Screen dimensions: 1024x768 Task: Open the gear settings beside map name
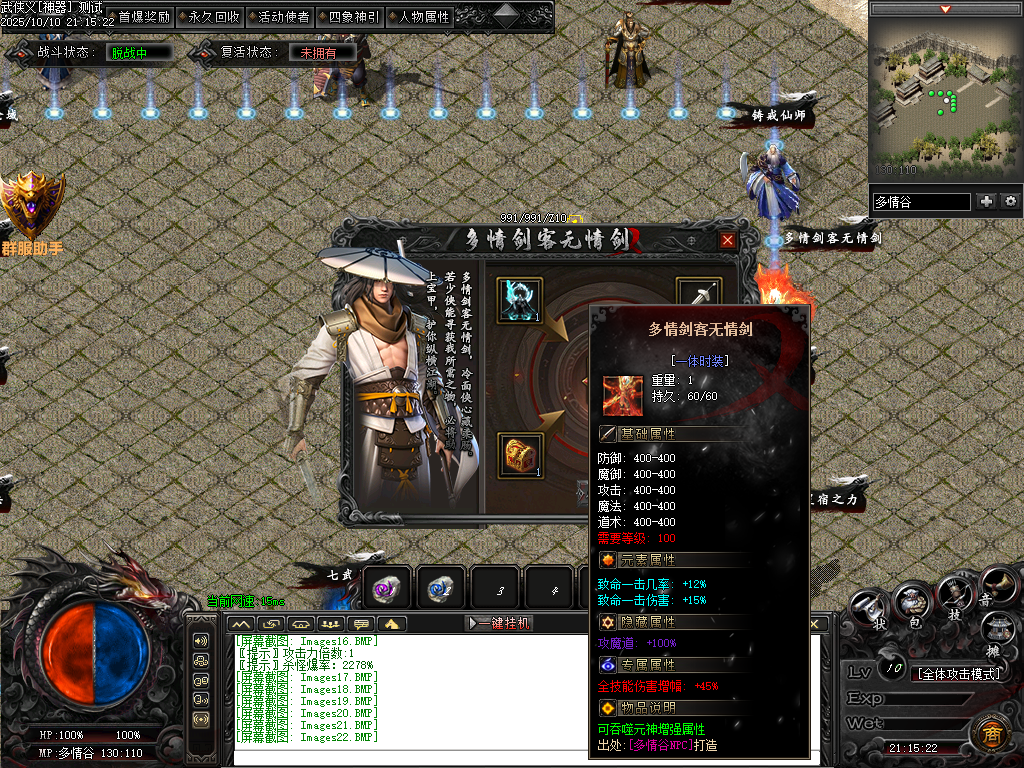tap(1011, 201)
